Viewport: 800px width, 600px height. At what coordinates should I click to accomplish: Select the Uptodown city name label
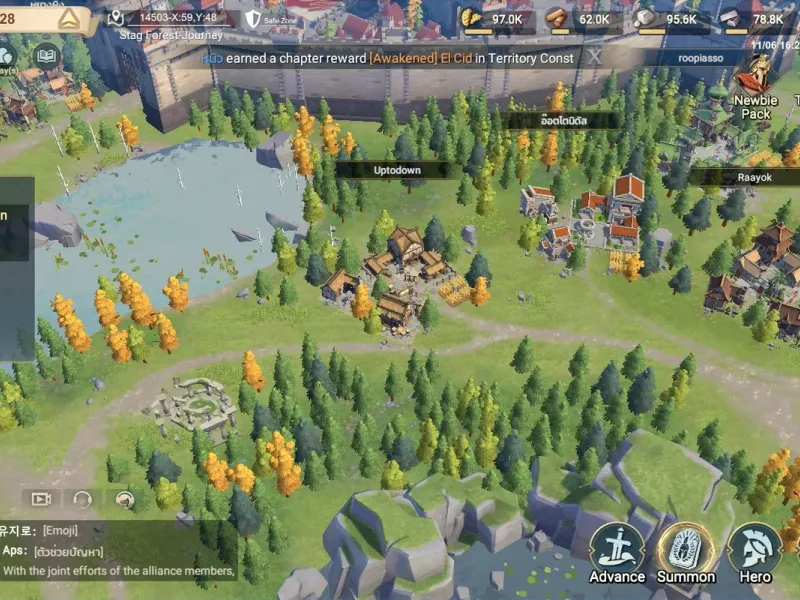pyautogui.click(x=397, y=170)
